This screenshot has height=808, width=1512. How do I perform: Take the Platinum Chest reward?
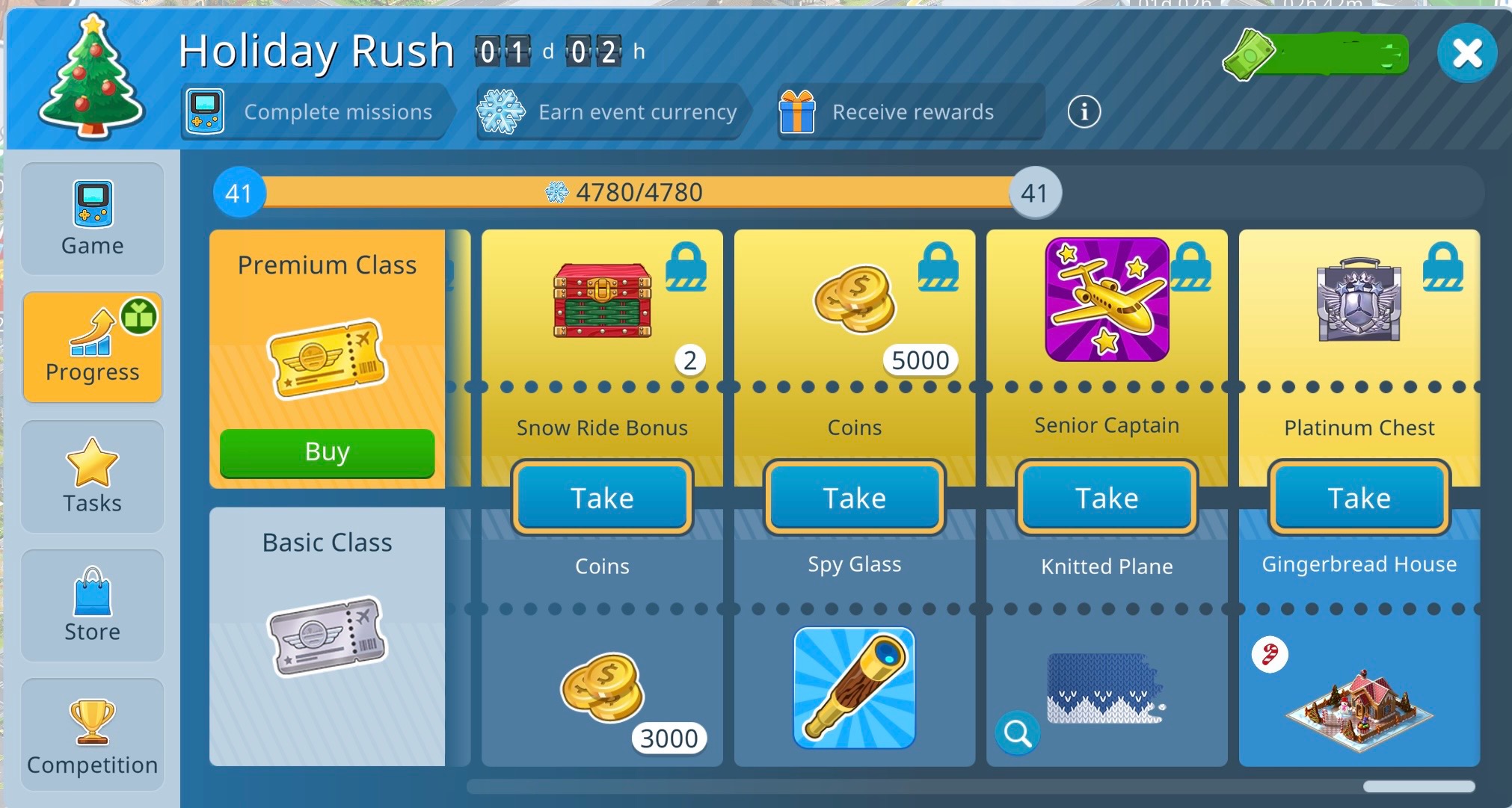pyautogui.click(x=1359, y=498)
